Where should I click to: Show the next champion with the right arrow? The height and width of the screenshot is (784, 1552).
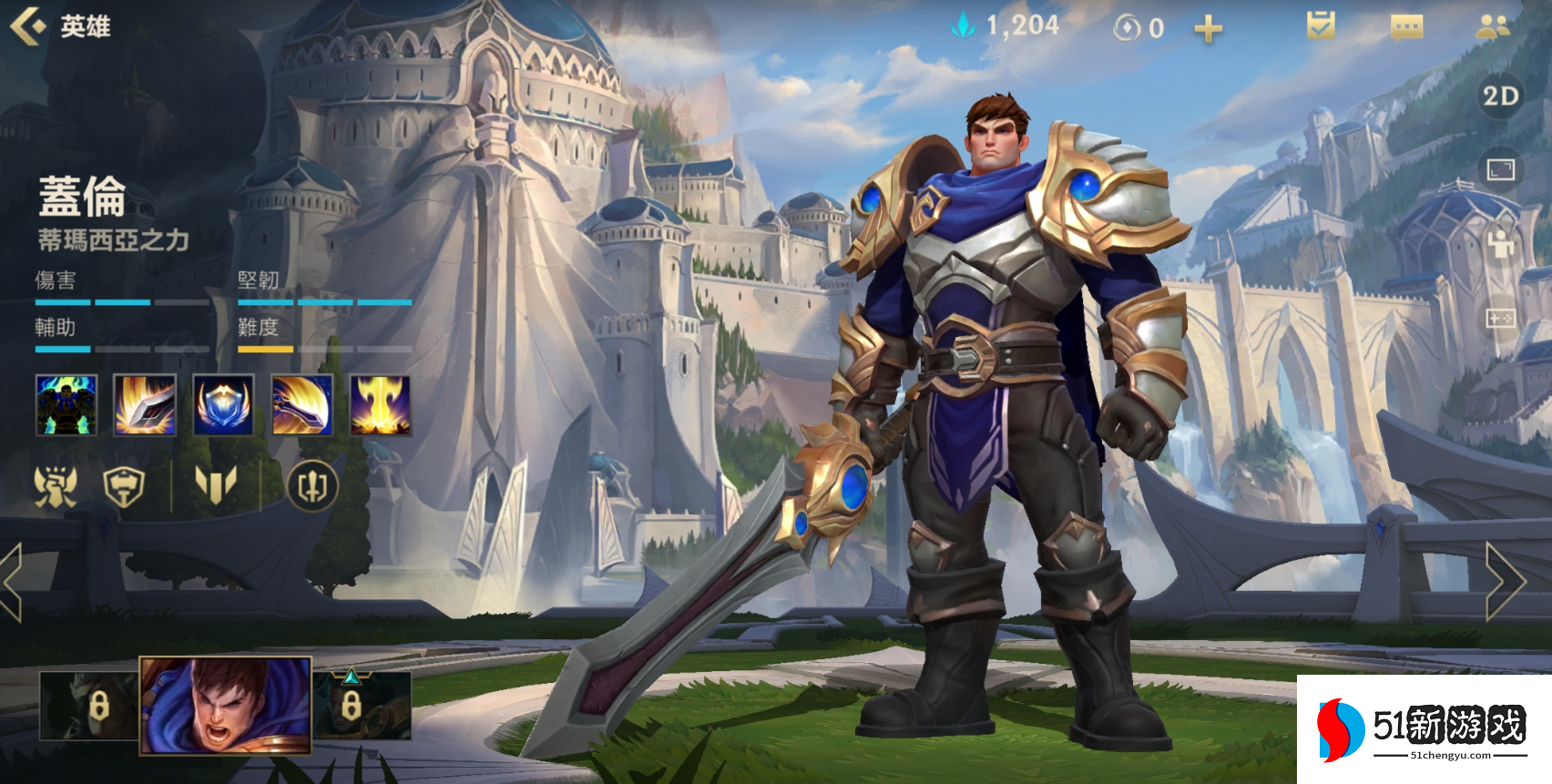(x=1506, y=581)
